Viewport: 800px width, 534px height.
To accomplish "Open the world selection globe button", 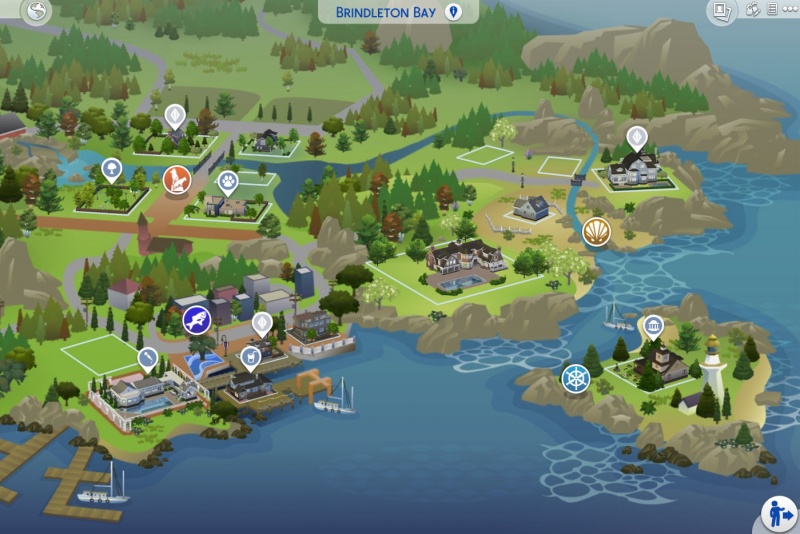I will click(39, 12).
